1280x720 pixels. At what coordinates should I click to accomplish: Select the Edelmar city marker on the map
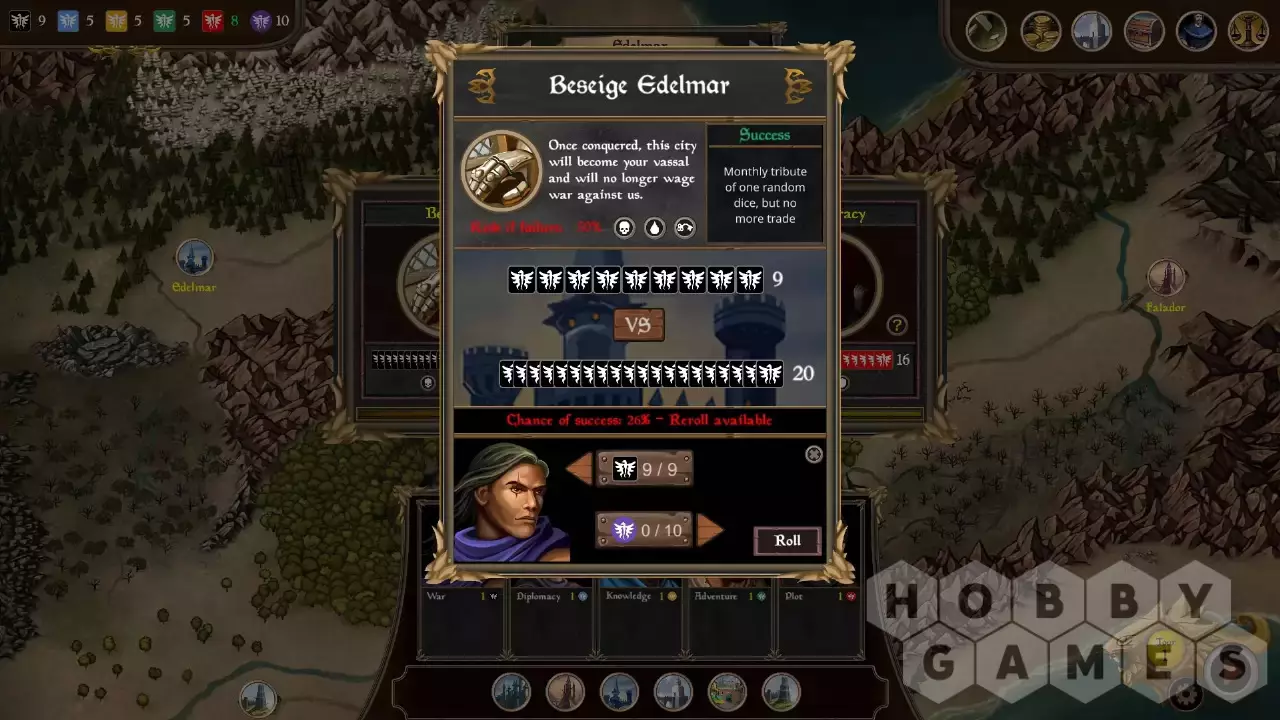pyautogui.click(x=194, y=258)
